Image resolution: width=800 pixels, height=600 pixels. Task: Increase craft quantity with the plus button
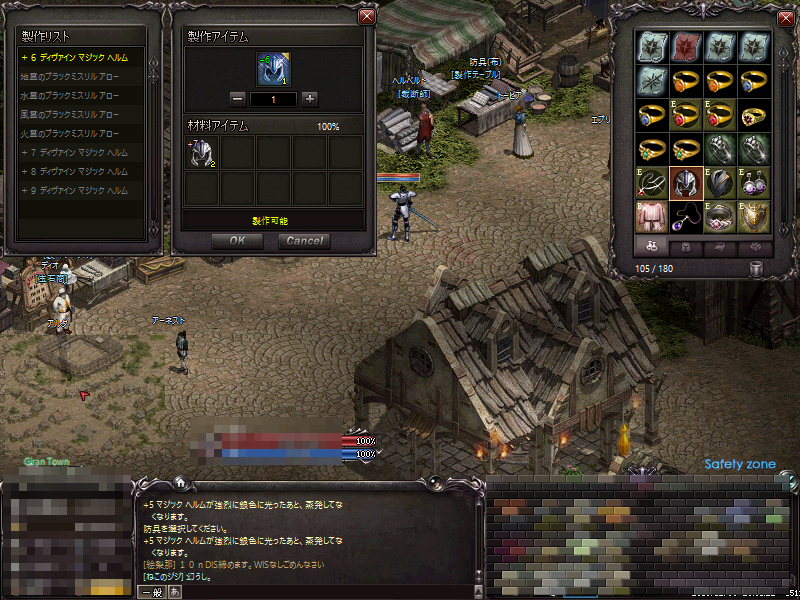click(310, 99)
